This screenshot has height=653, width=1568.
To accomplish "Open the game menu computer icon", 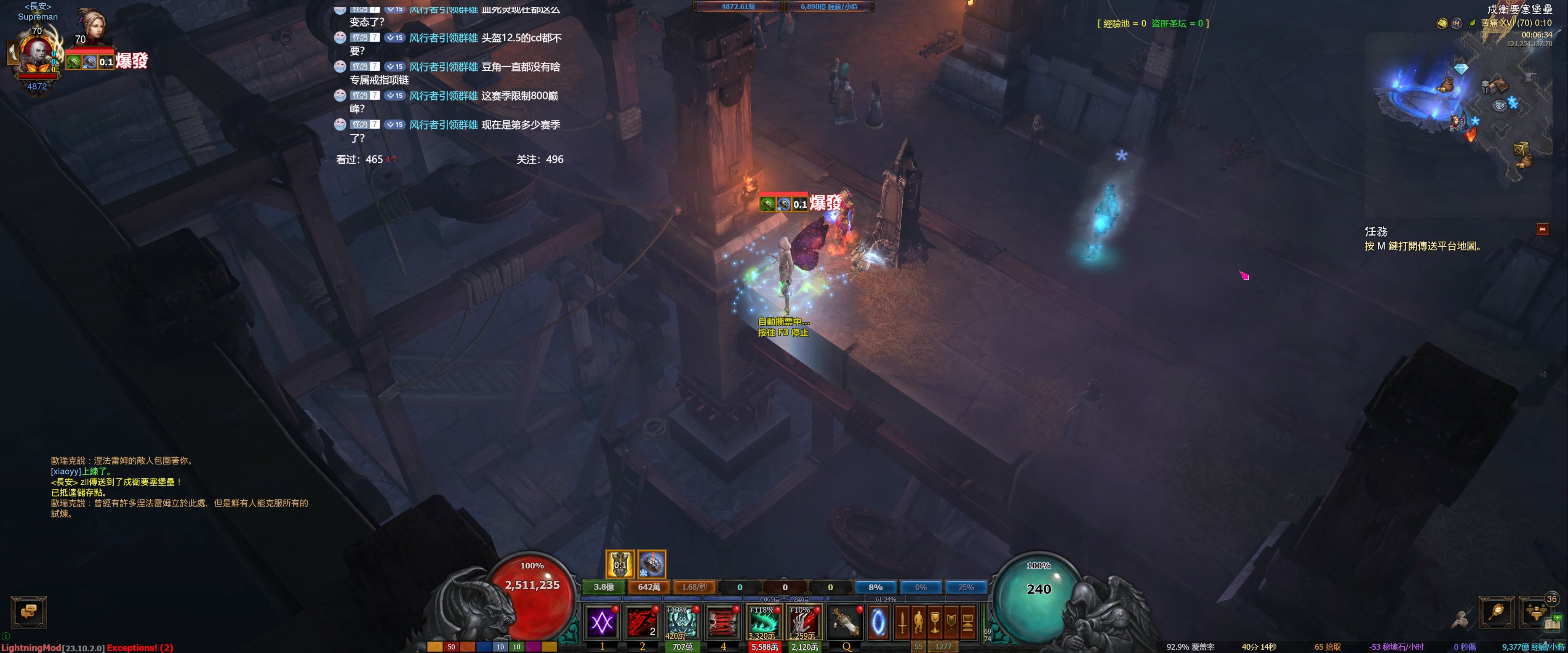I will click(x=968, y=622).
